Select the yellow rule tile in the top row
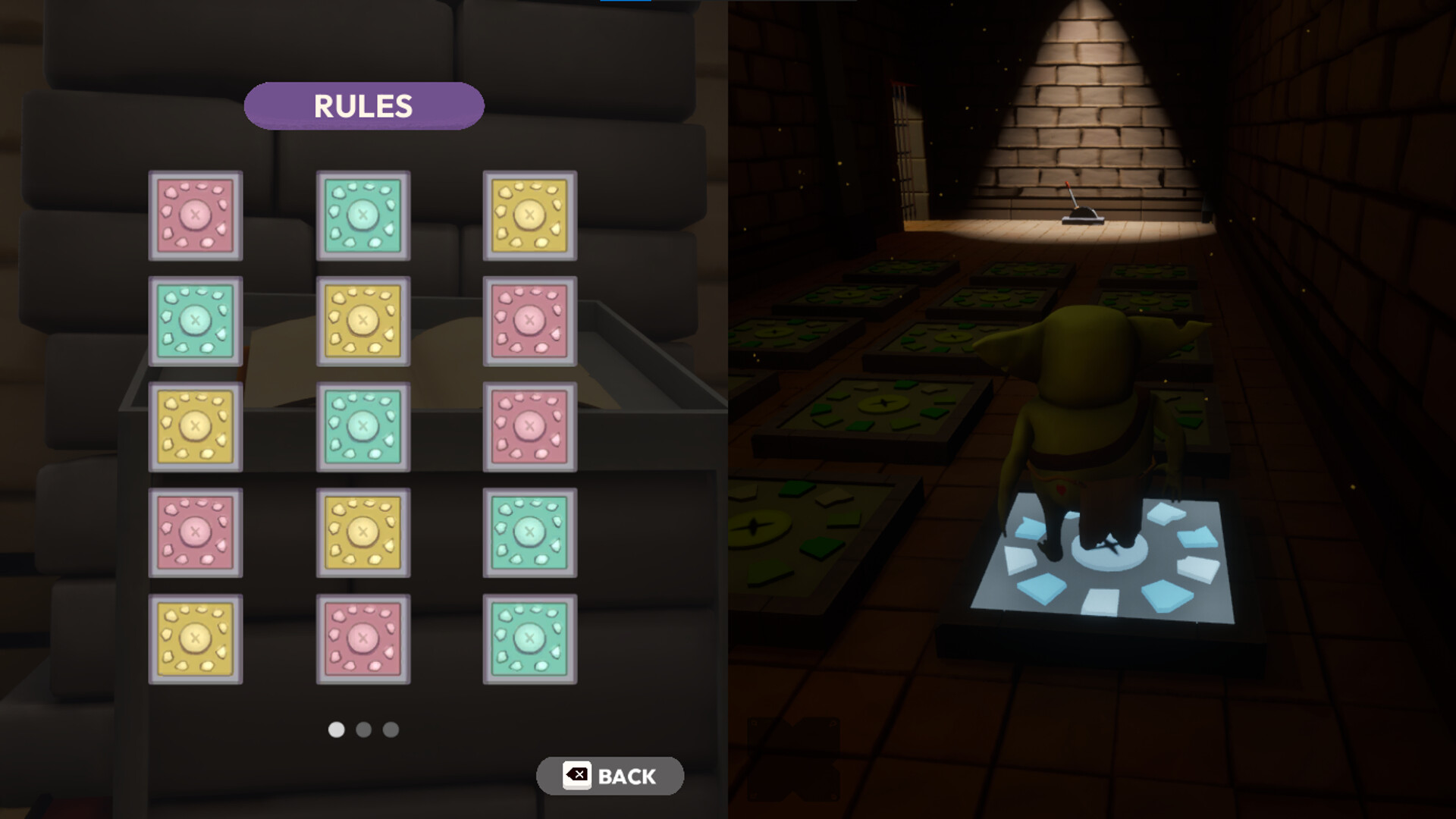Viewport: 1456px width, 819px height. 529,216
